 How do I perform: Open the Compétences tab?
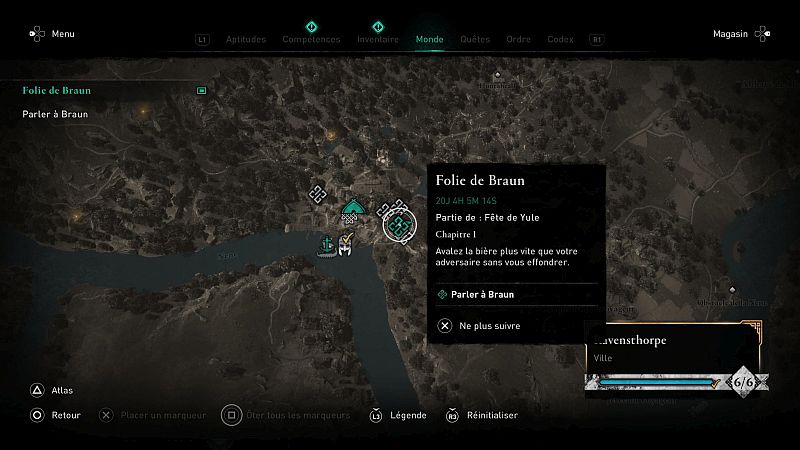tap(311, 40)
